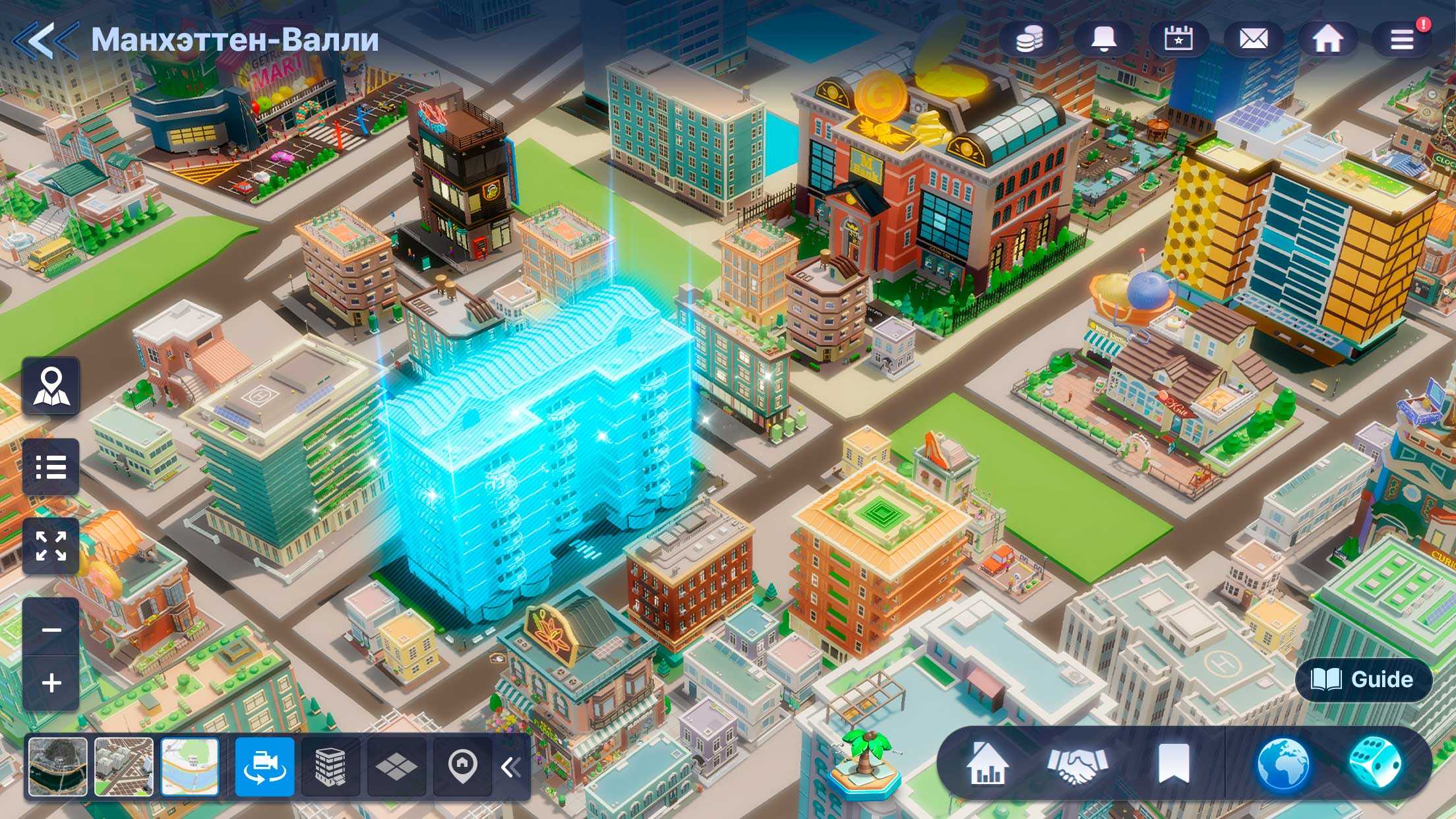Open the bell notifications
Image resolution: width=1456 pixels, height=819 pixels.
[x=1104, y=40]
